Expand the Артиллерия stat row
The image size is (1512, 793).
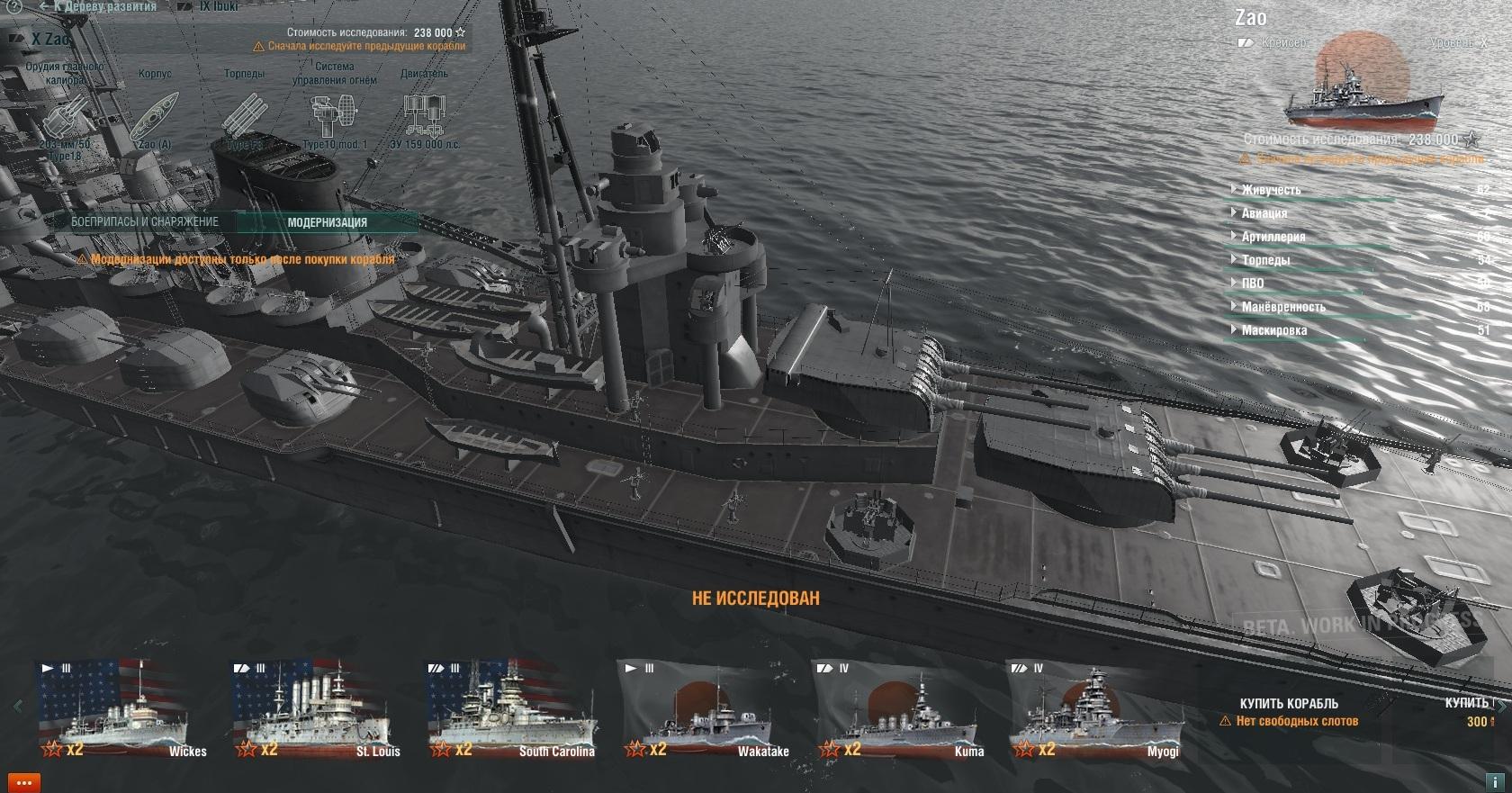[x=1273, y=237]
